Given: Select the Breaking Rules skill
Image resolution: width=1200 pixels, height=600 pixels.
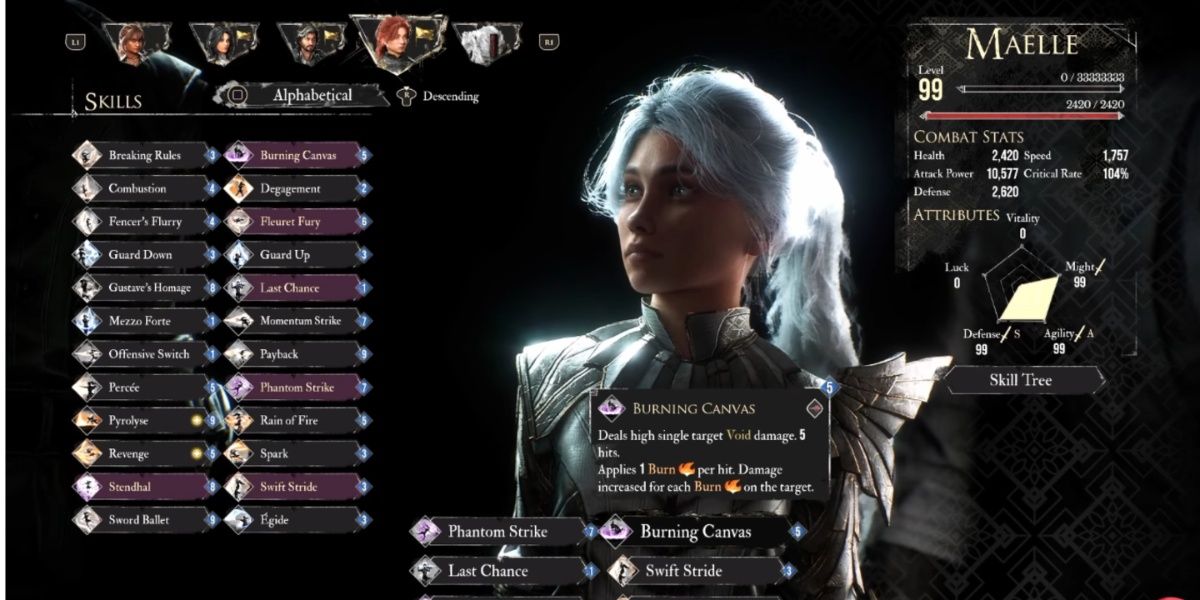Looking at the screenshot, I should point(145,155).
